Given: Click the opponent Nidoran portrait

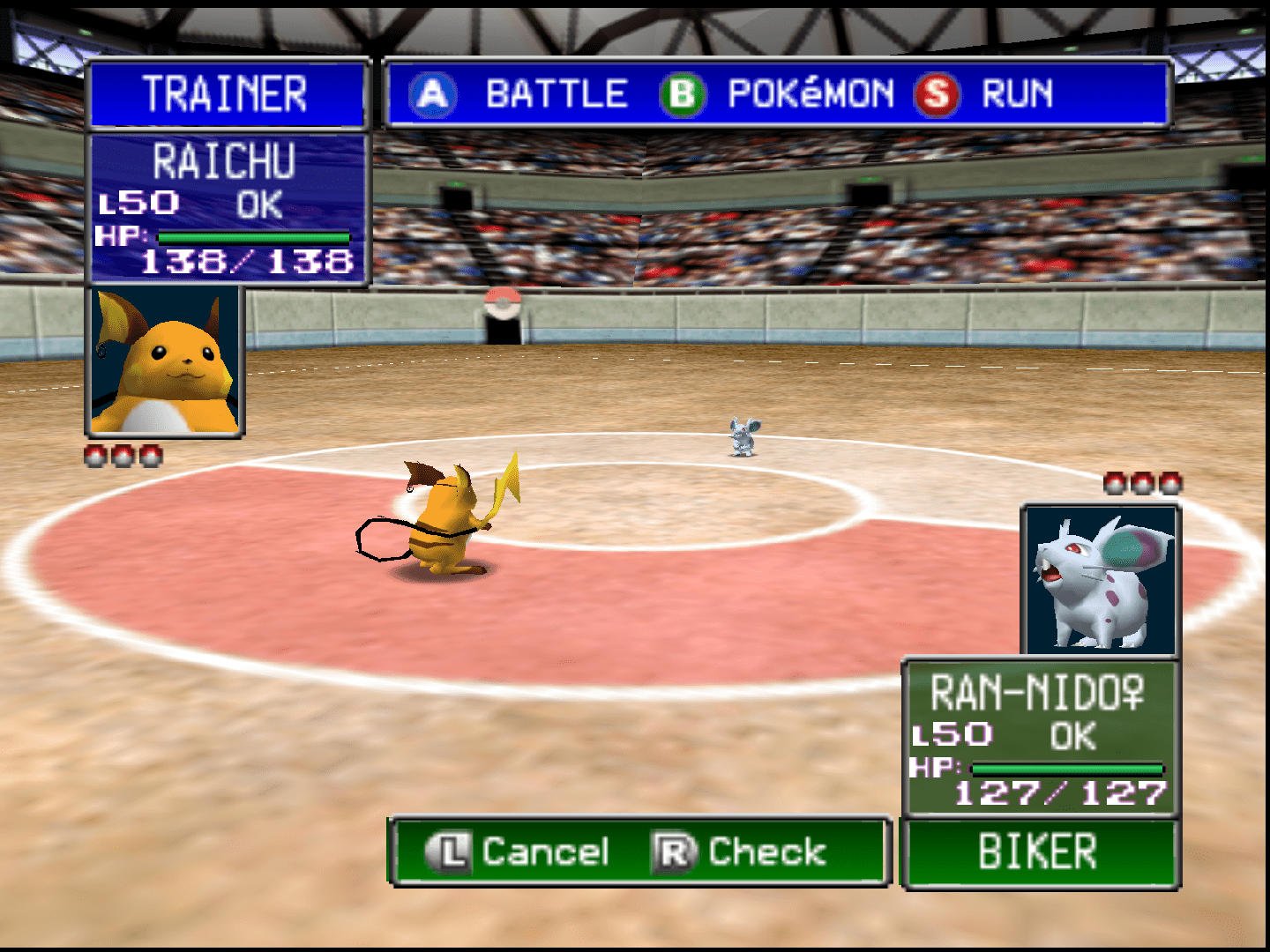Looking at the screenshot, I should 1099,579.
